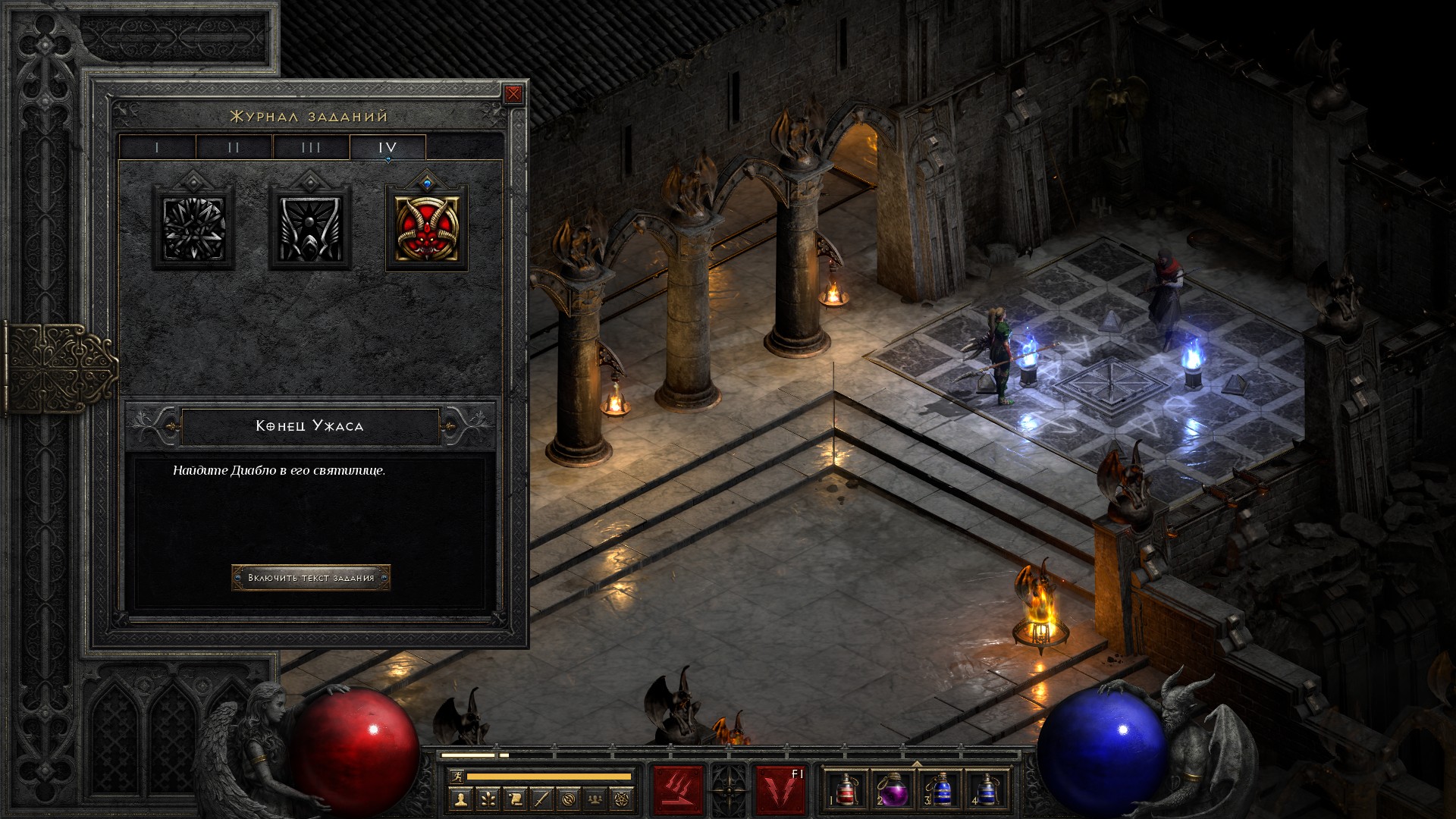Open the party icon with three figures
Screen dimensions: 1456x819
pyautogui.click(x=596, y=799)
